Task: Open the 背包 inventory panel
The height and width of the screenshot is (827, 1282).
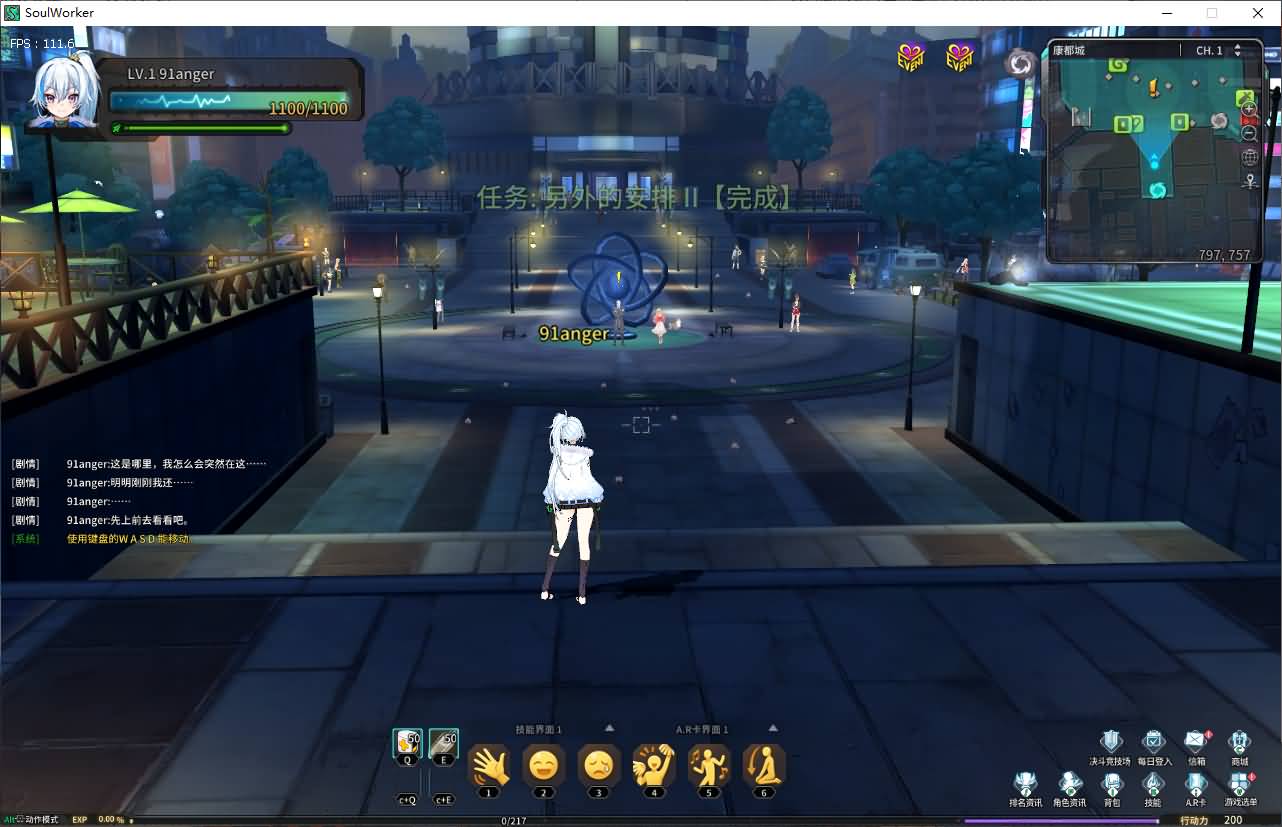Action: point(1112,786)
